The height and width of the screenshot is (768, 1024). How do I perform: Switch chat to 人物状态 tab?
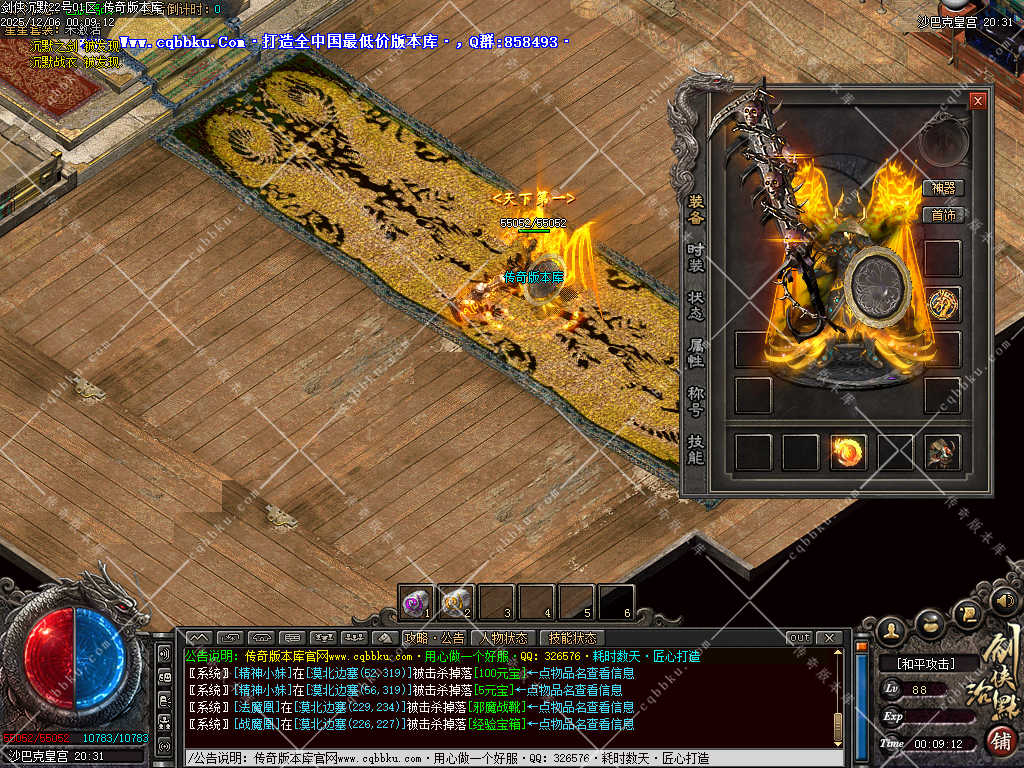click(x=503, y=638)
